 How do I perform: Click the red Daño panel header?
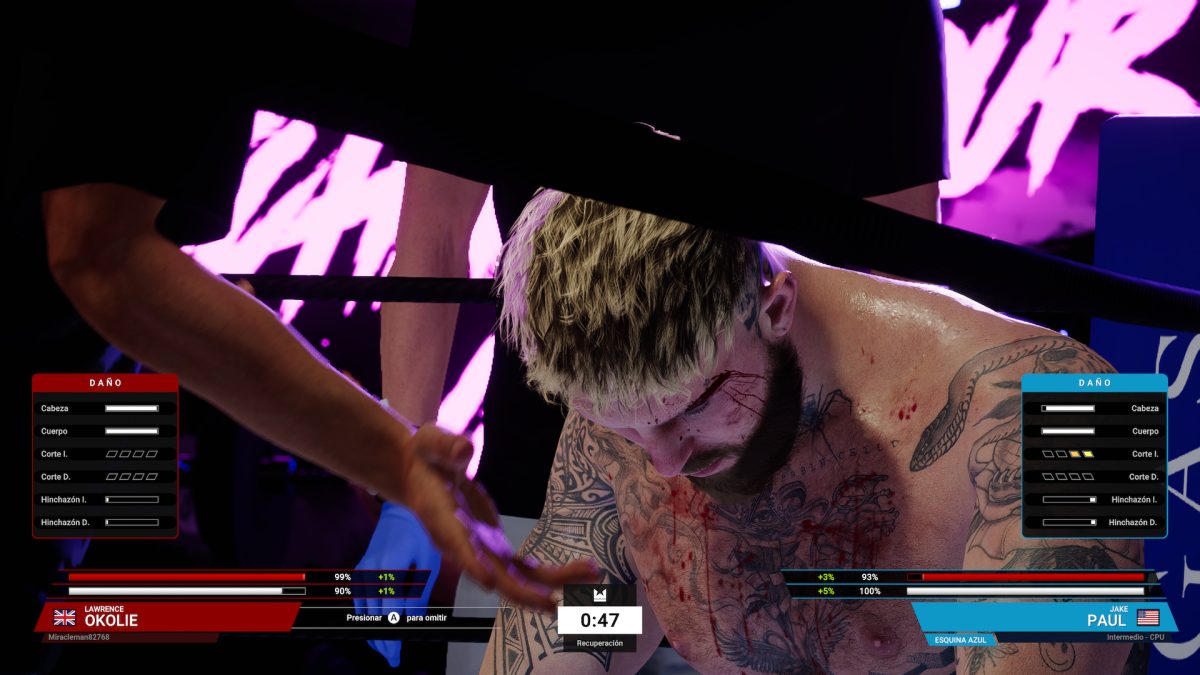coord(105,383)
